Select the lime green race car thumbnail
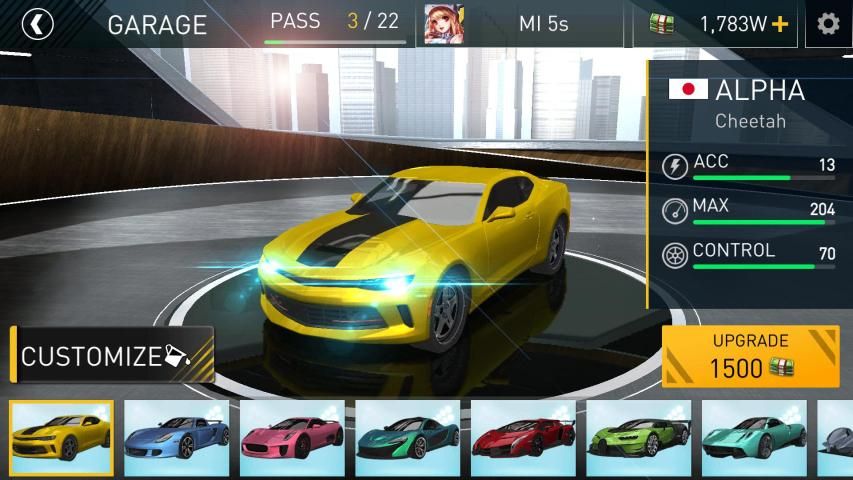 (x=639, y=437)
